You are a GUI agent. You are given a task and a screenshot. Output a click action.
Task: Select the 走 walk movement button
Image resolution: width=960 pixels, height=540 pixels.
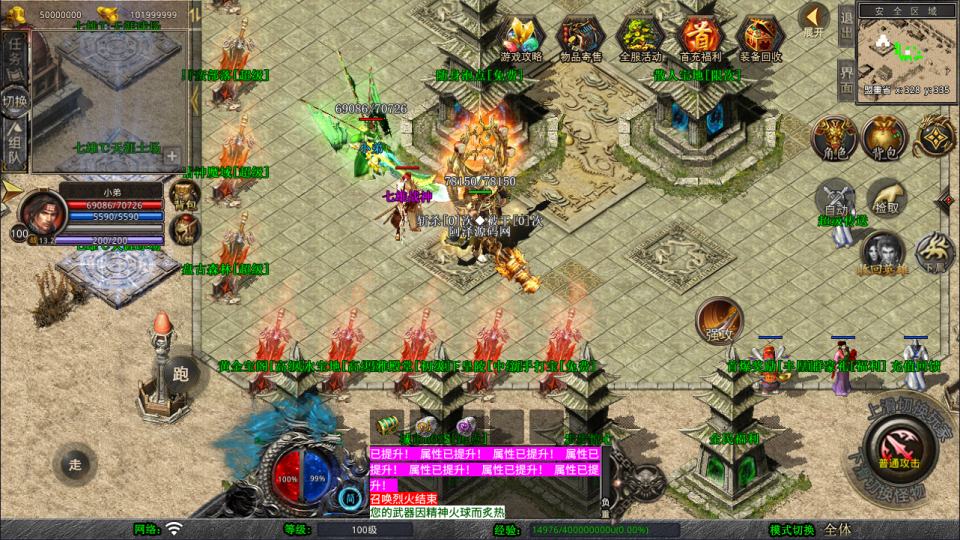coord(76,463)
